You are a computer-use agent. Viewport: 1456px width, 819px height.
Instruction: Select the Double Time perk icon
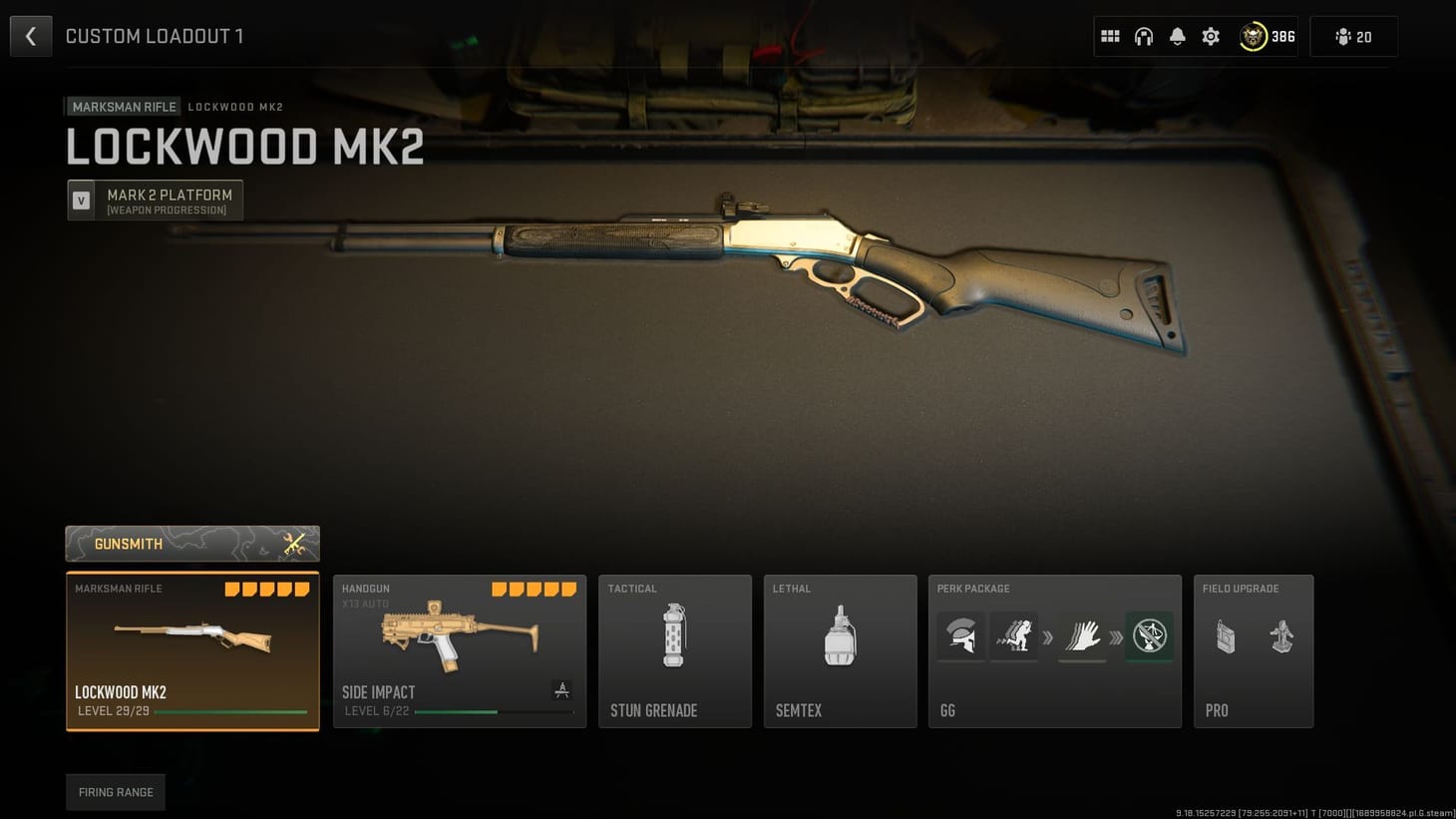[1013, 635]
